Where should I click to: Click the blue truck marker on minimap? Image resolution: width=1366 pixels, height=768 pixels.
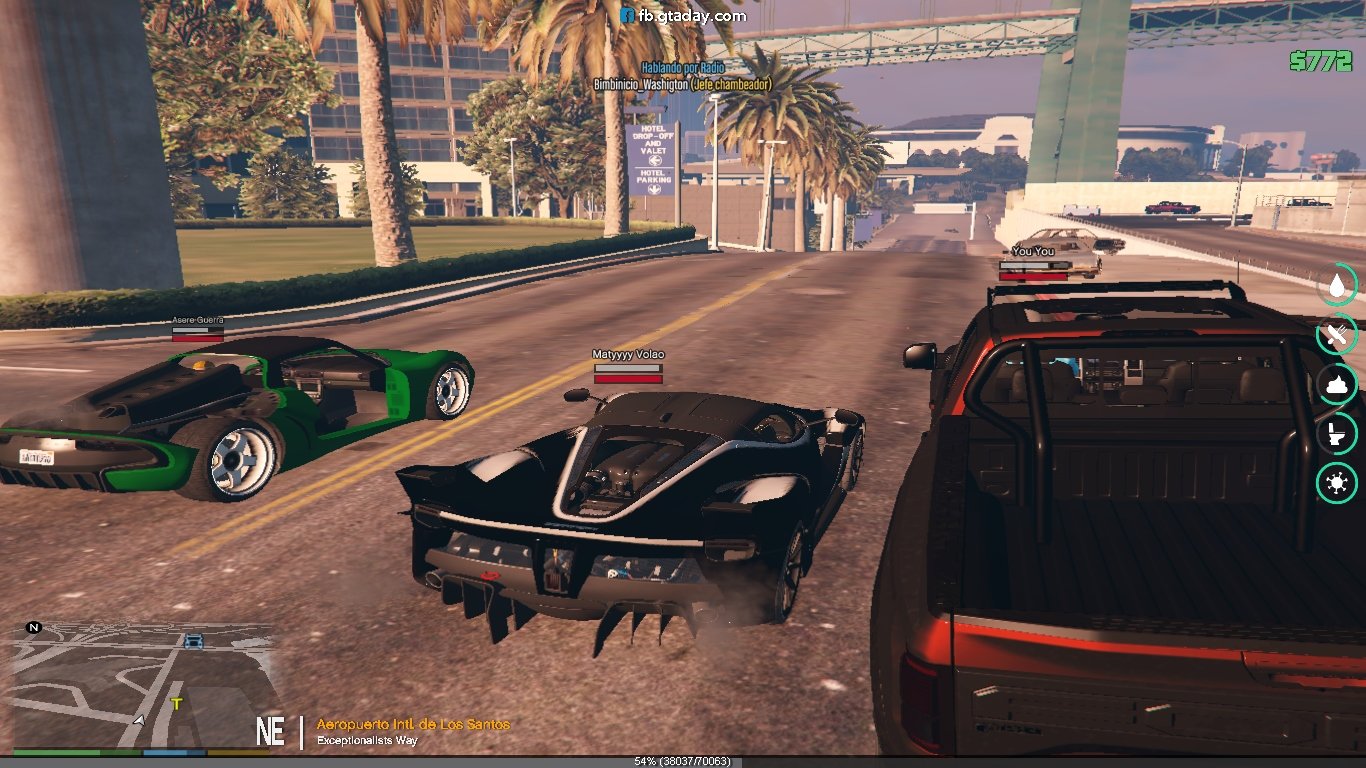[193, 641]
